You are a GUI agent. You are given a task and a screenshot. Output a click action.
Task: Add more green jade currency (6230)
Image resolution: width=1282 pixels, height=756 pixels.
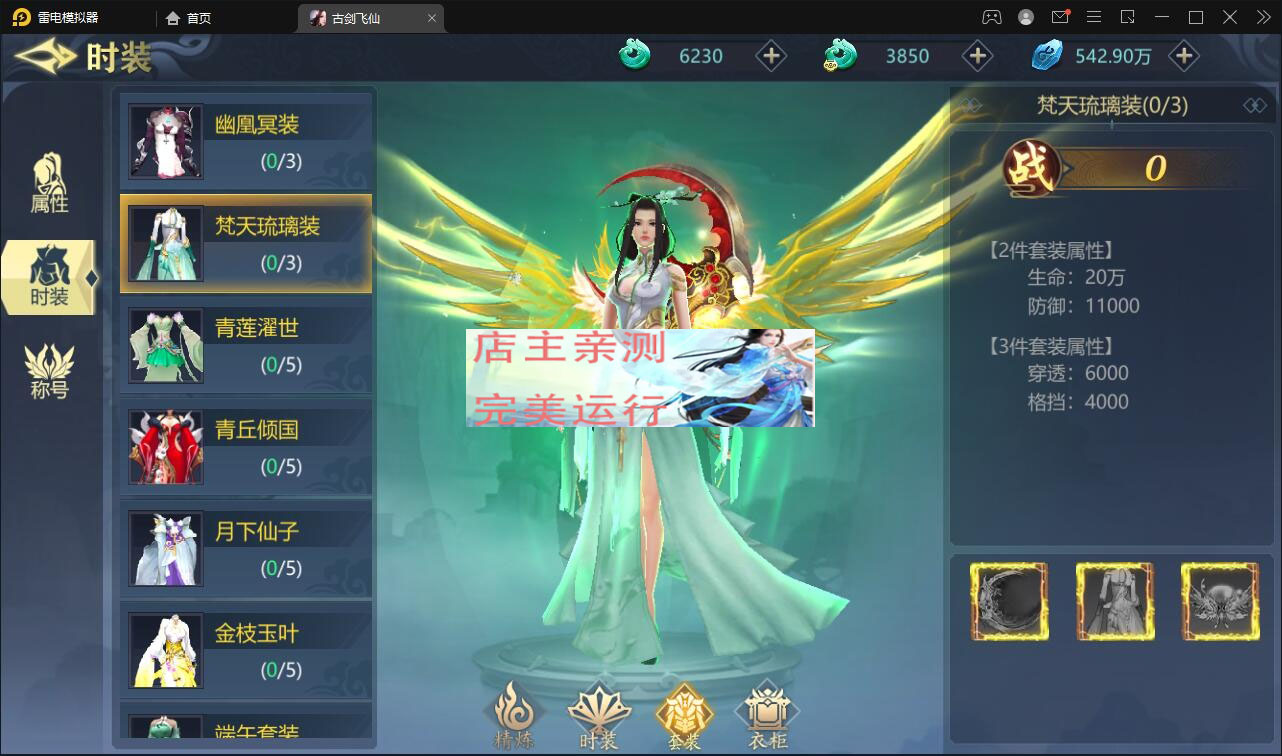point(770,56)
